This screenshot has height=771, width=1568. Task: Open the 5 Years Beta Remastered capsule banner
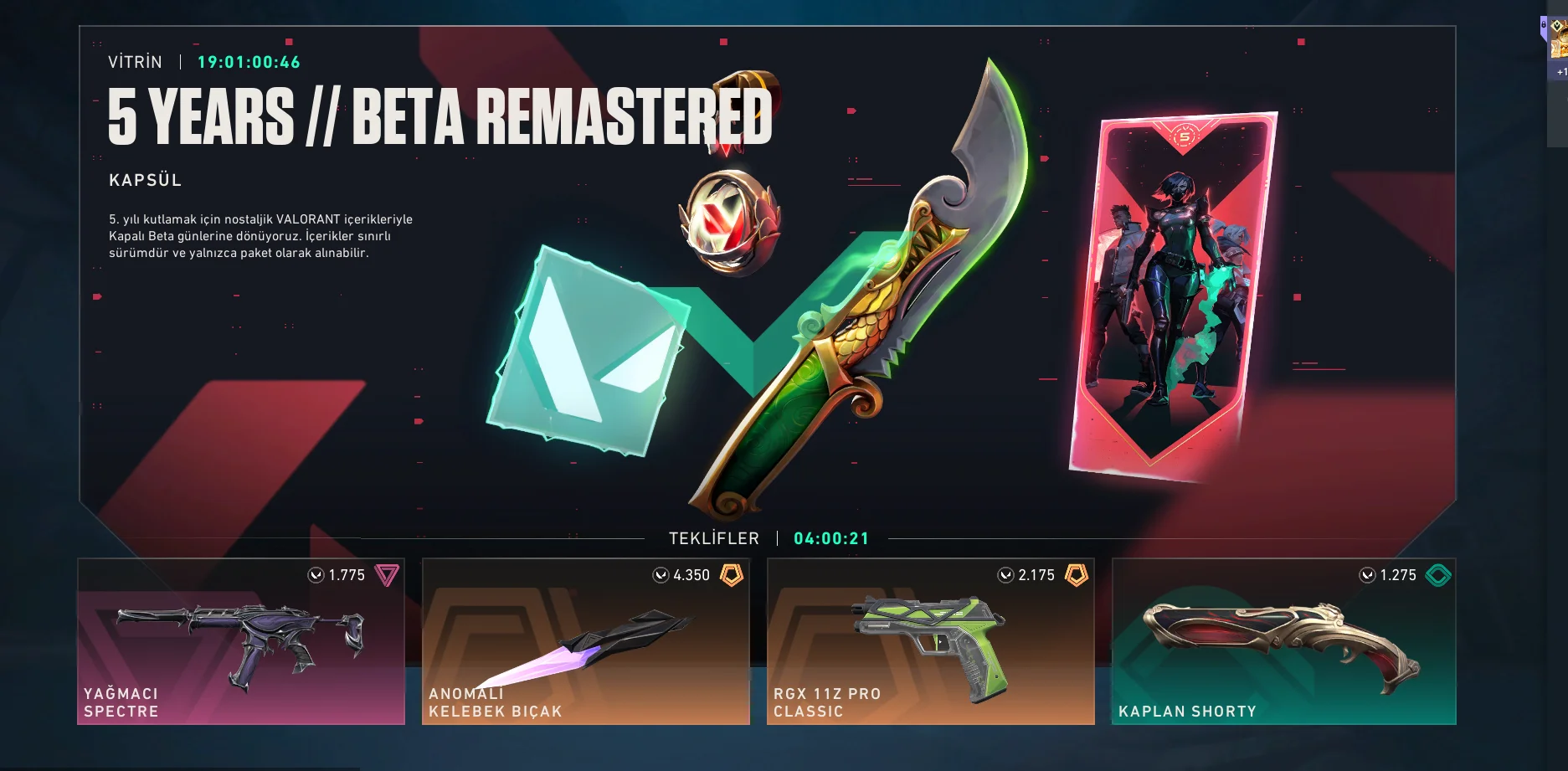tap(767, 276)
